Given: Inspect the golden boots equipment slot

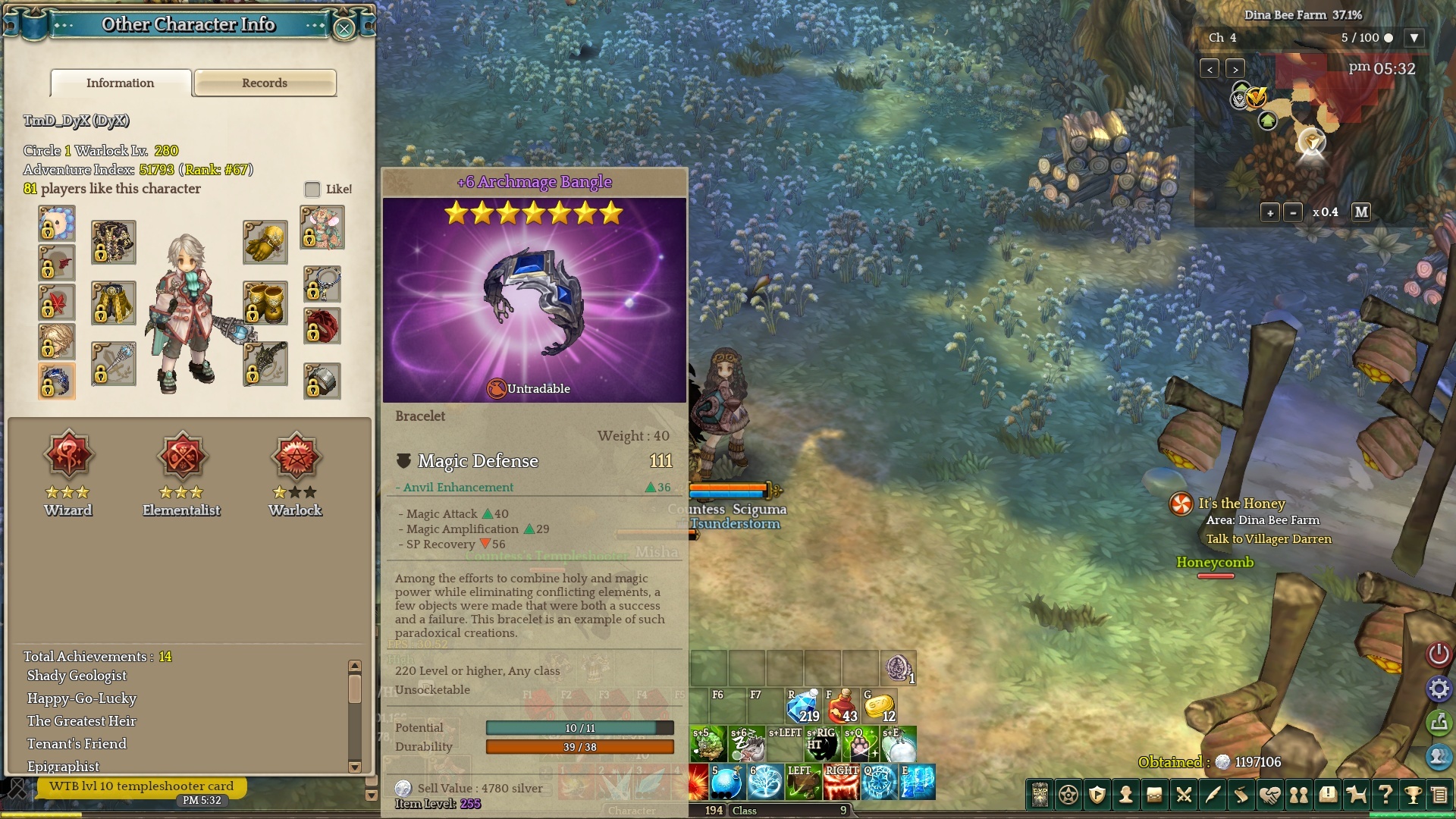Looking at the screenshot, I should [x=265, y=303].
